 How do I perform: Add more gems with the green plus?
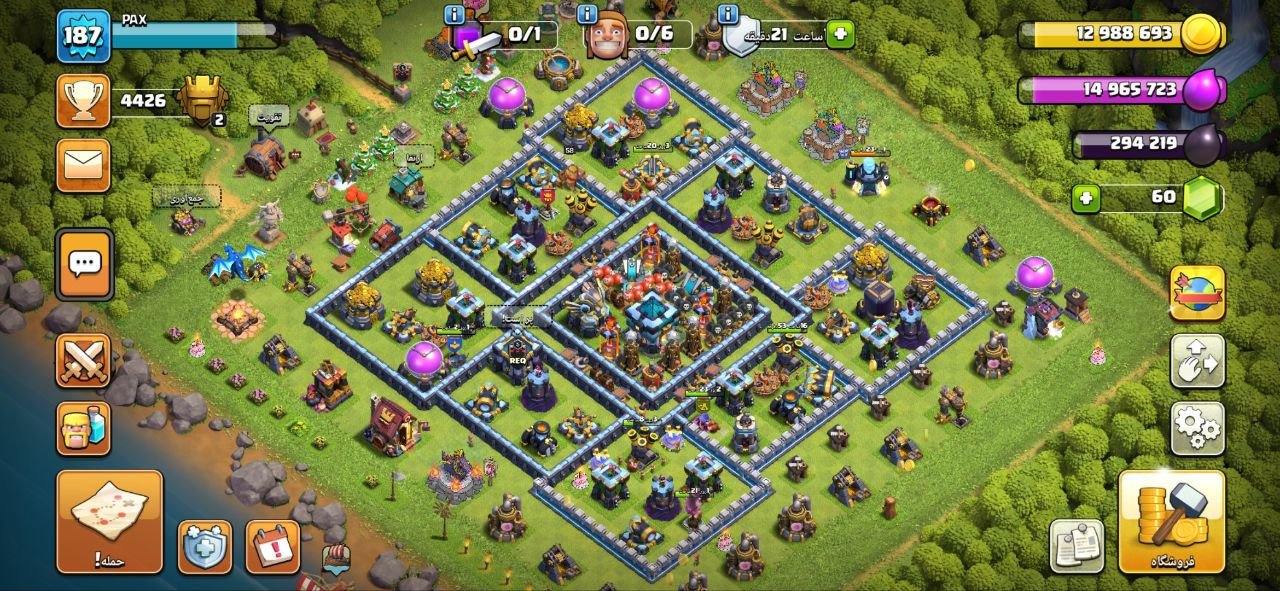[x=1088, y=198]
